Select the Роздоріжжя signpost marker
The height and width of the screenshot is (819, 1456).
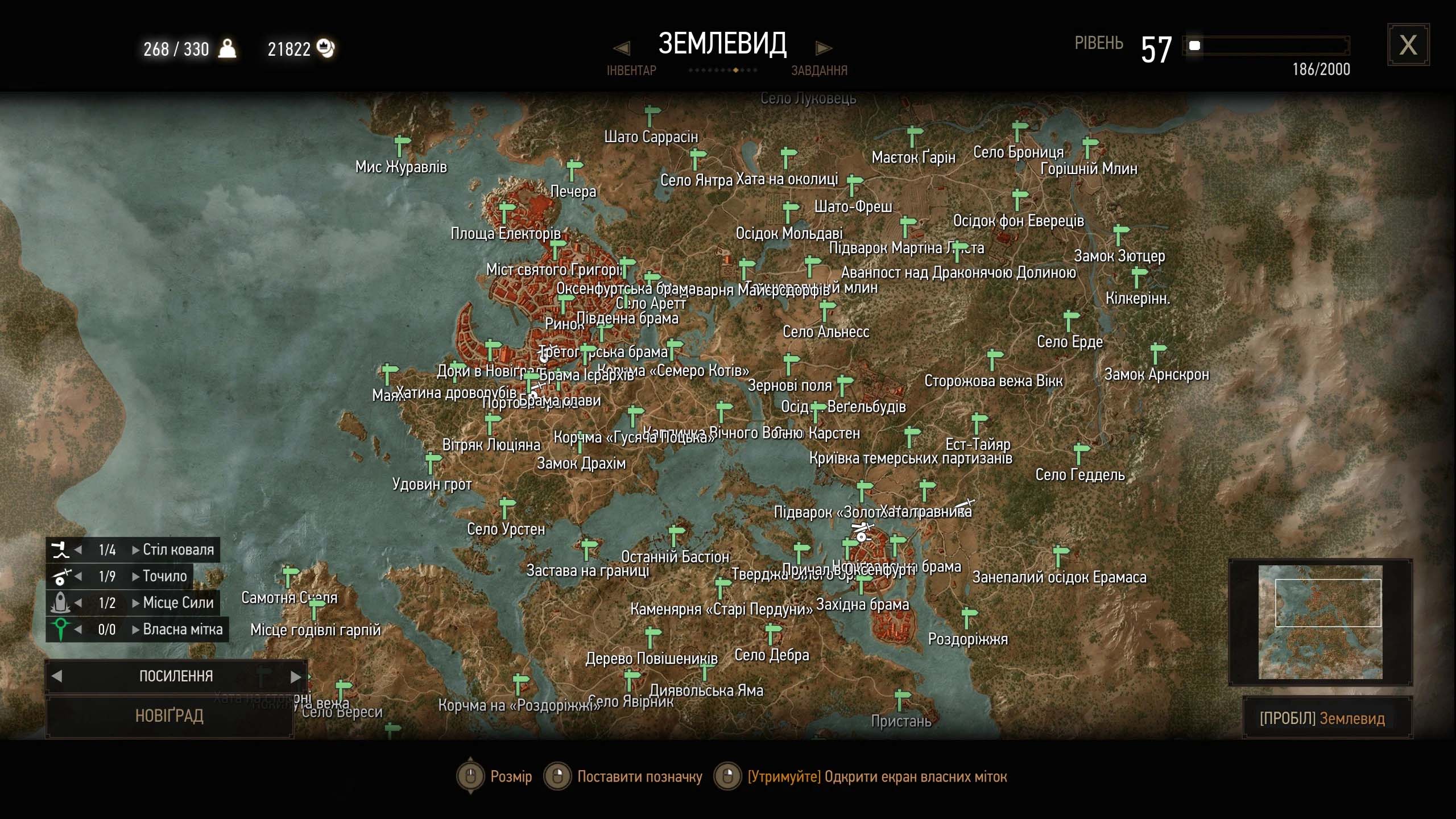[x=969, y=618]
